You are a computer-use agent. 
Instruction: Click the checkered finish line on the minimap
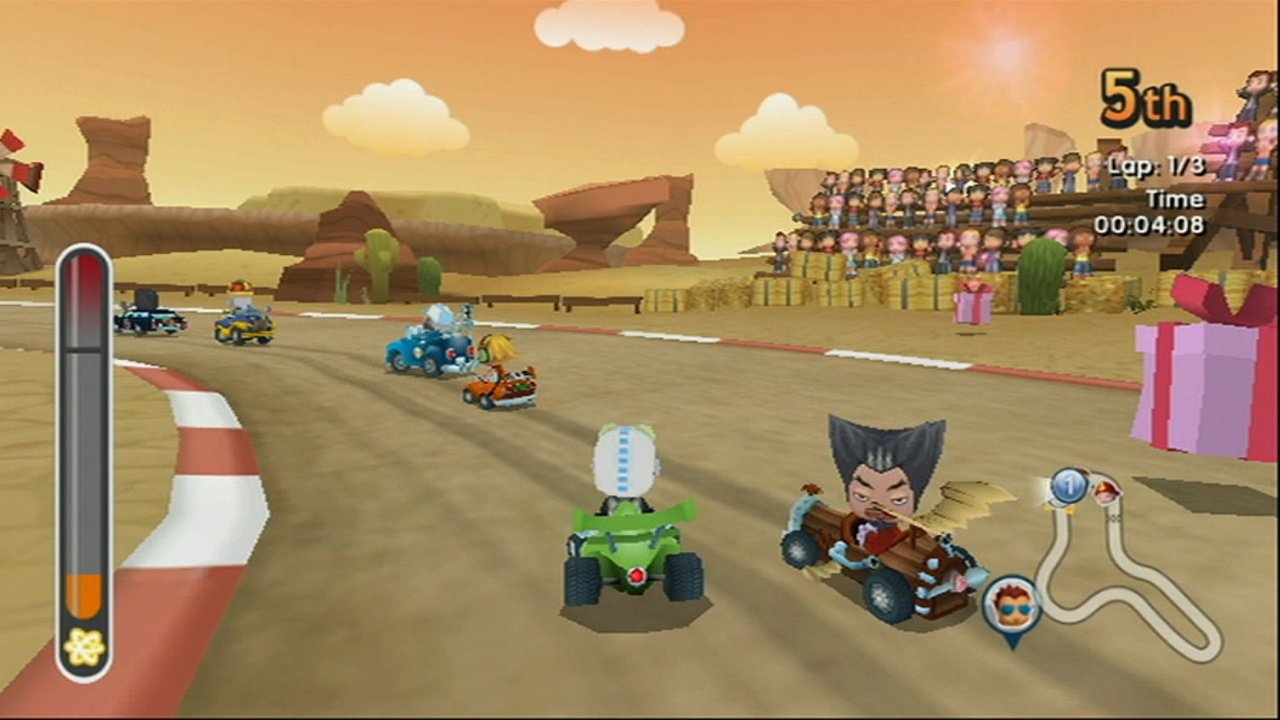tap(1113, 518)
